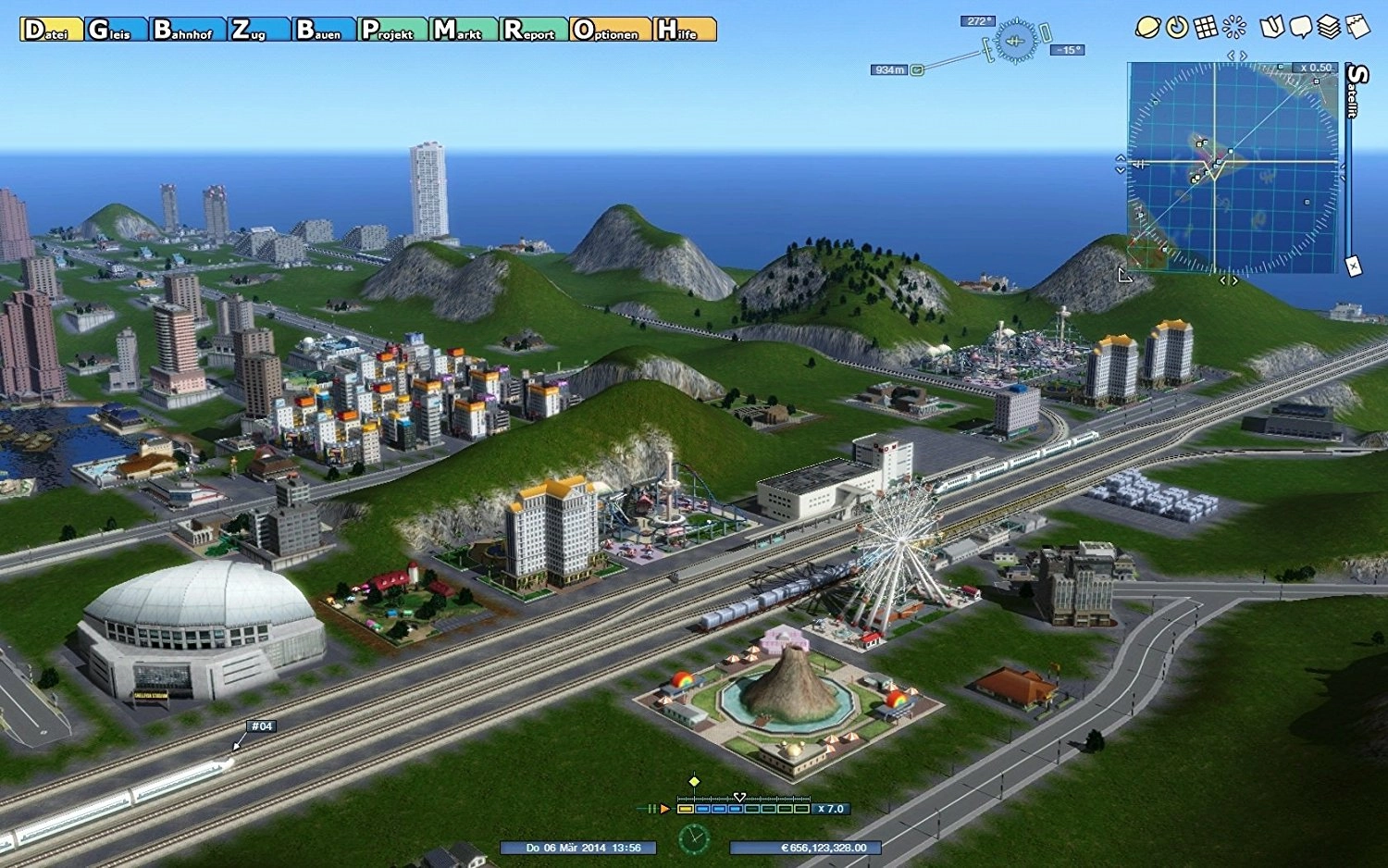1388x868 pixels.
Task: Open the Zug menu
Action: point(258,30)
